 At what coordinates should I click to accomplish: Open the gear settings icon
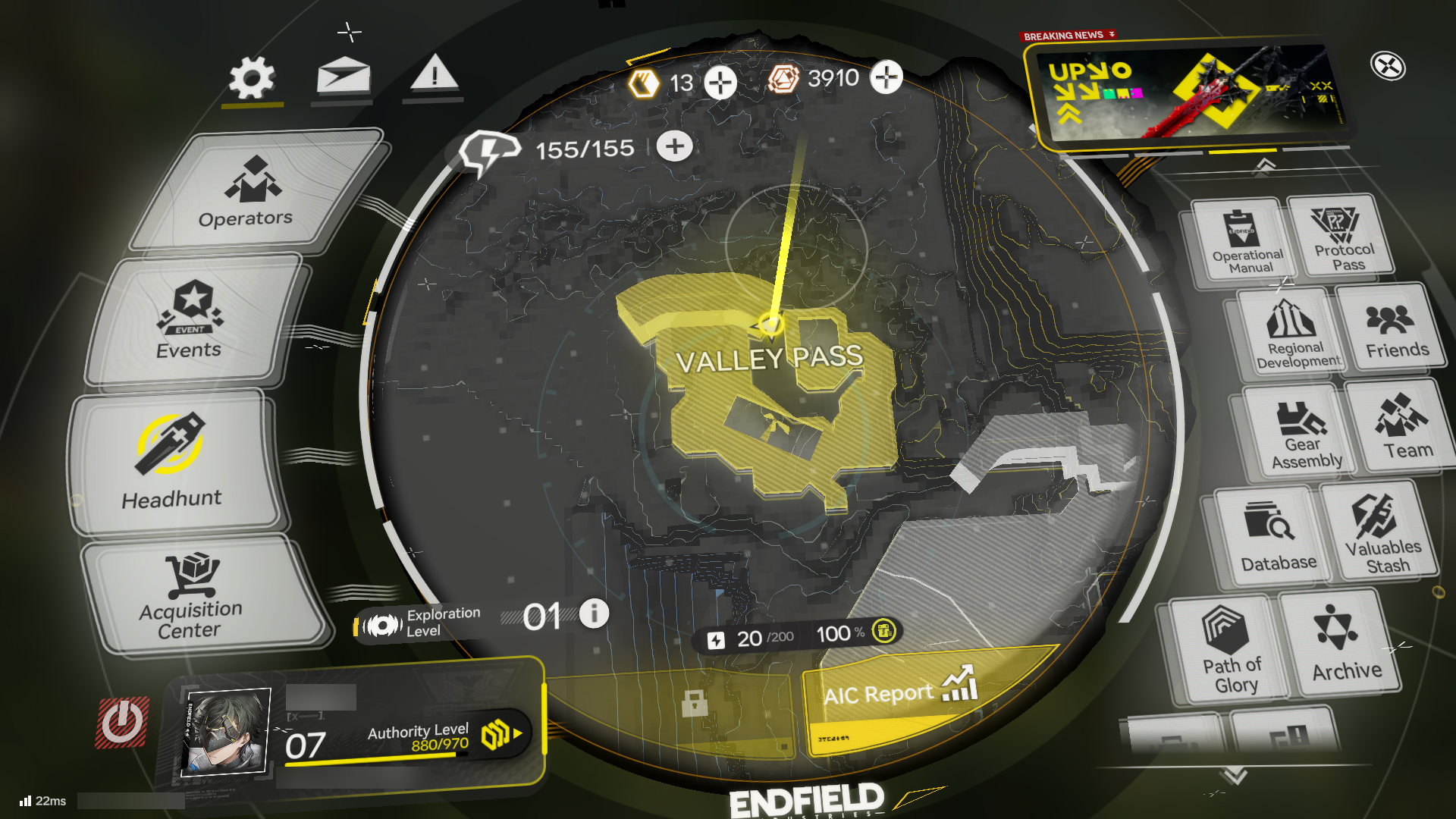pyautogui.click(x=252, y=77)
